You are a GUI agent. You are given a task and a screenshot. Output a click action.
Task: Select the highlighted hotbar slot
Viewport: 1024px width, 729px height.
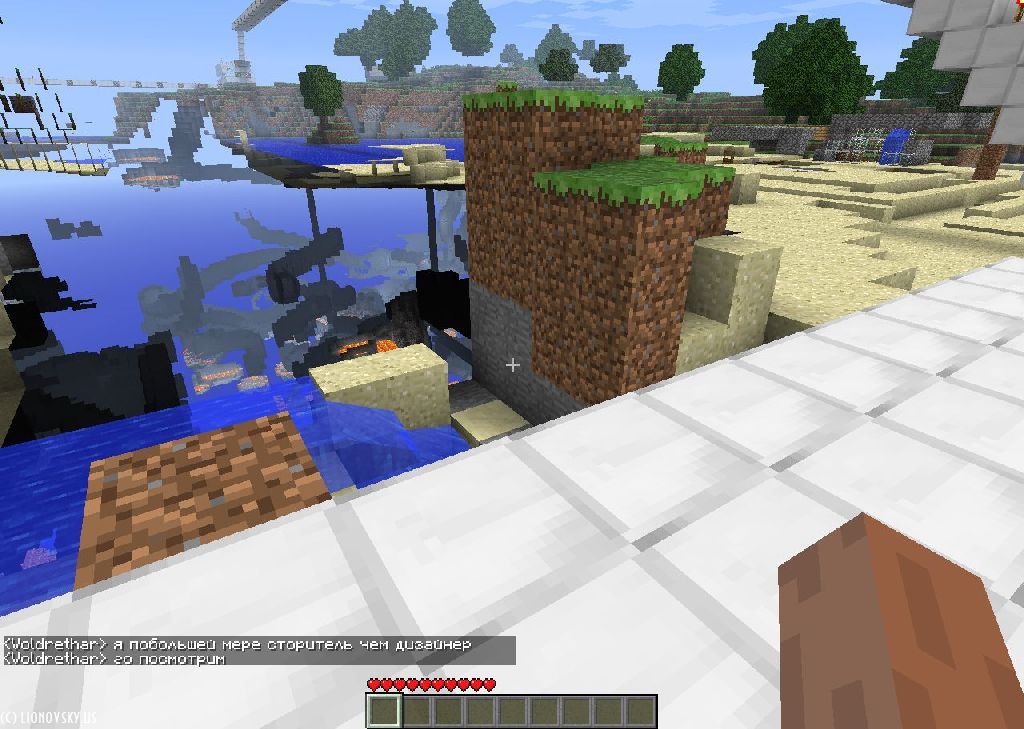click(385, 711)
